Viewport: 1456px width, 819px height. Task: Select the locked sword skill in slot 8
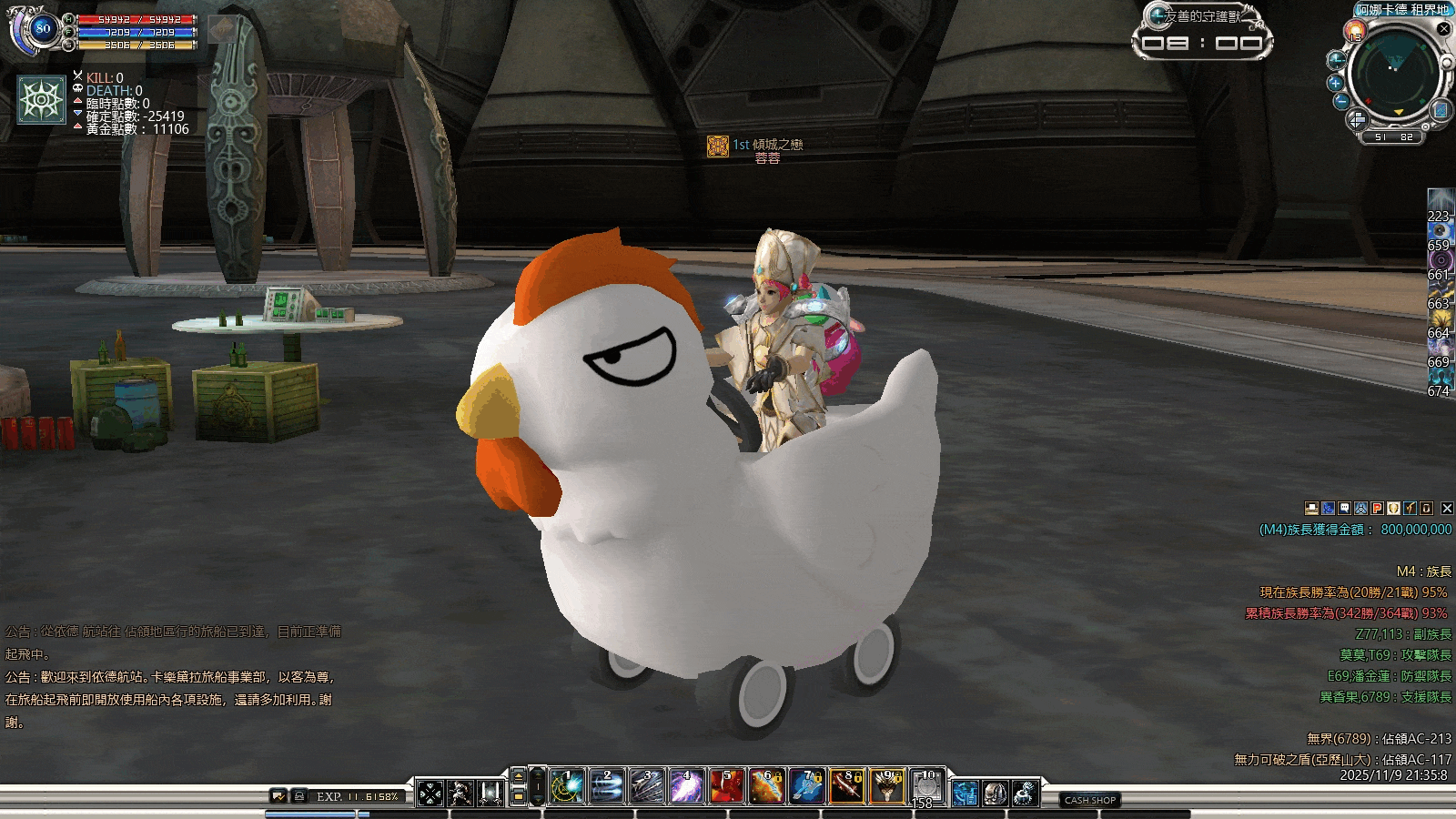coord(846,787)
